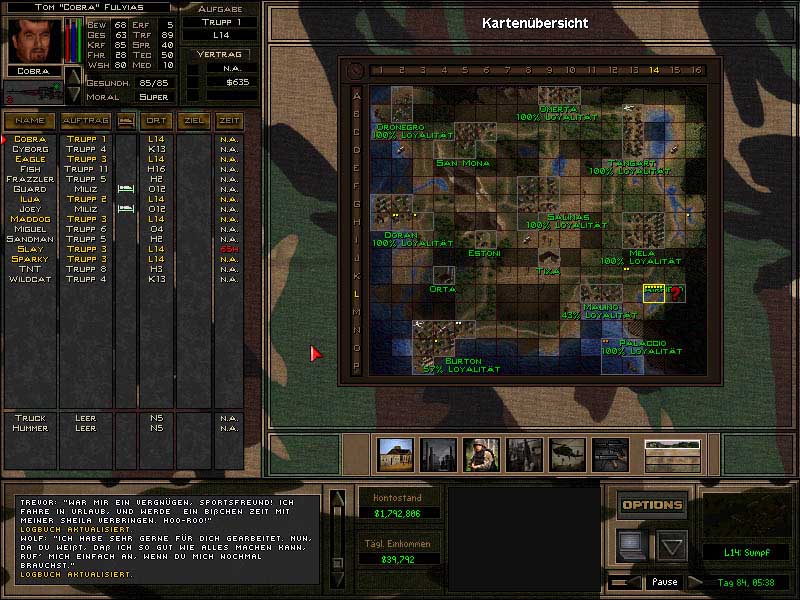Sort the roster by Ort
This screenshot has height=600, width=800.
[156, 121]
